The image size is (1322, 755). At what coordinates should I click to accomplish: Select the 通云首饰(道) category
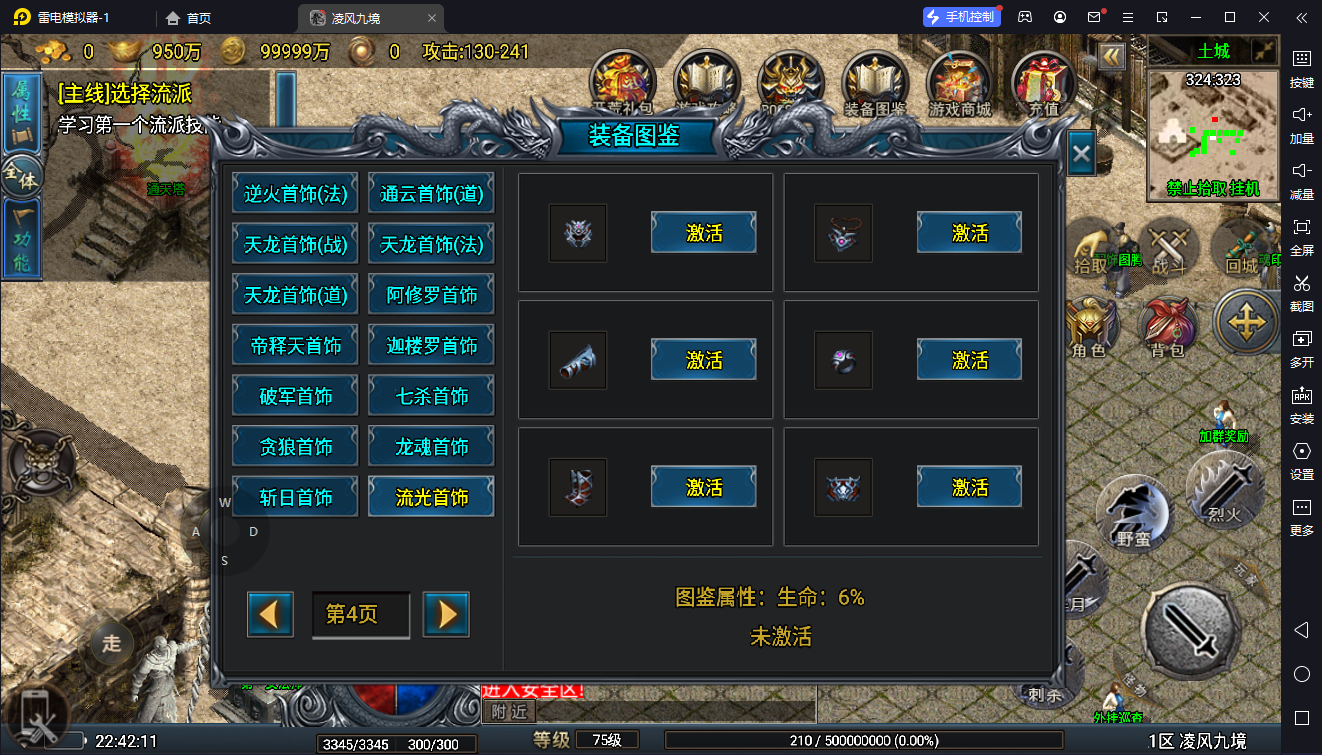coord(431,194)
